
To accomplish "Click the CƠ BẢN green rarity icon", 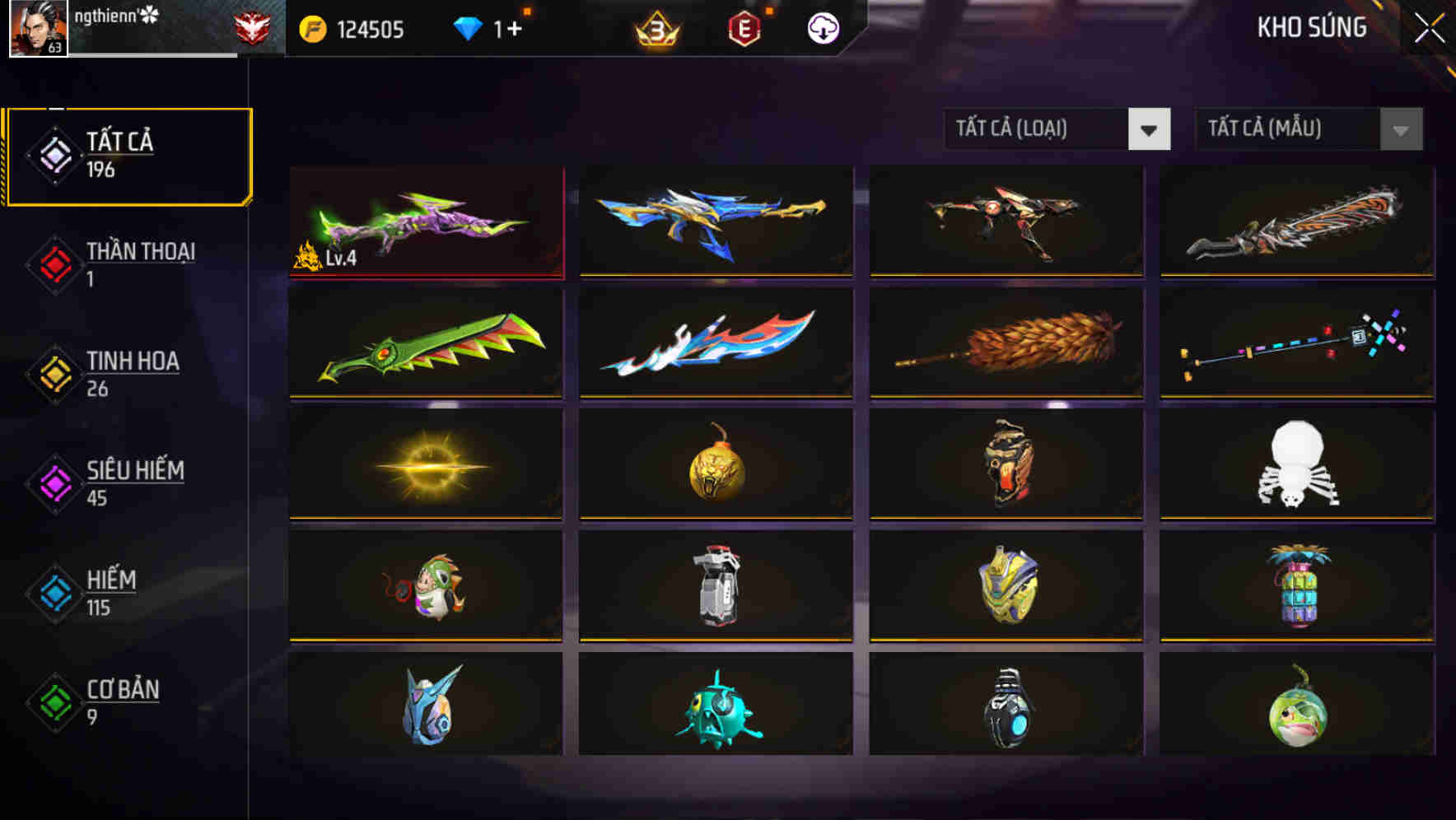I will tap(54, 703).
